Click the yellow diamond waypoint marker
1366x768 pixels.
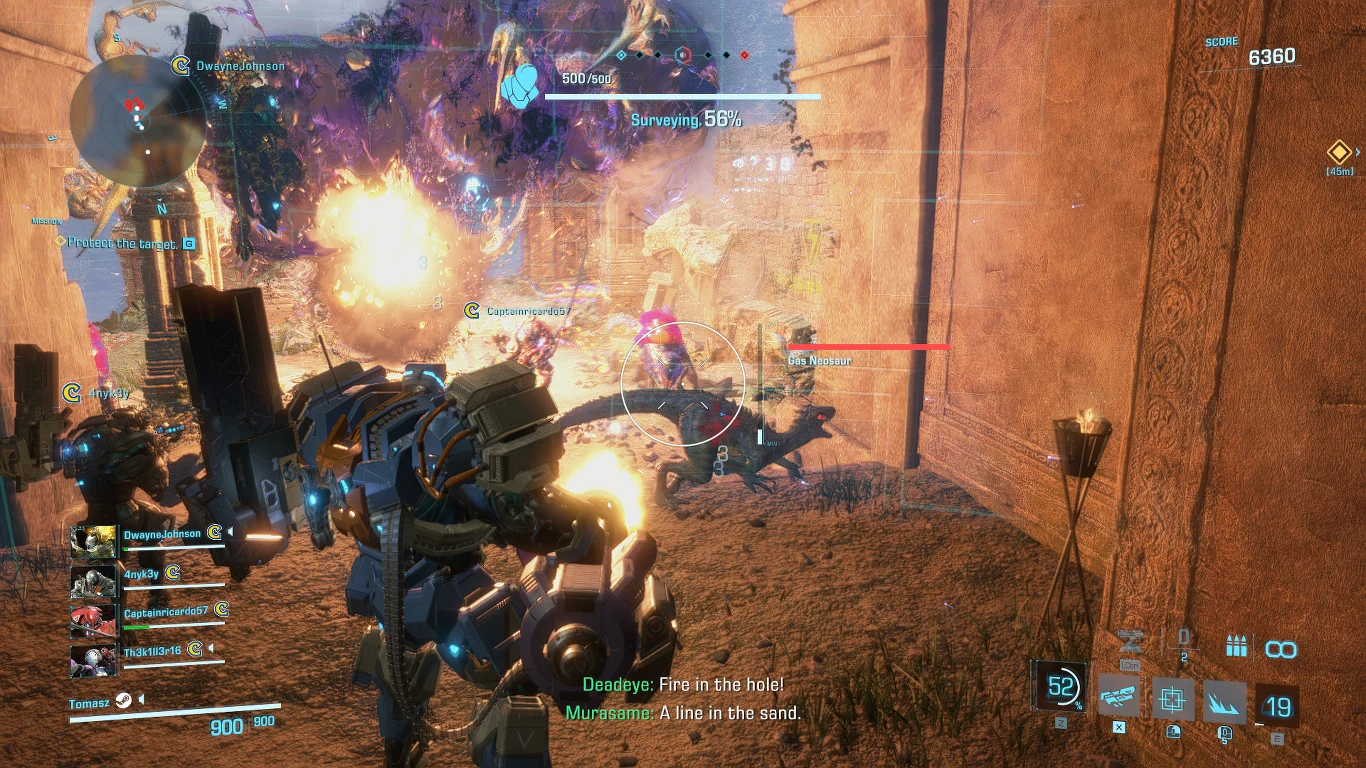pos(1339,152)
